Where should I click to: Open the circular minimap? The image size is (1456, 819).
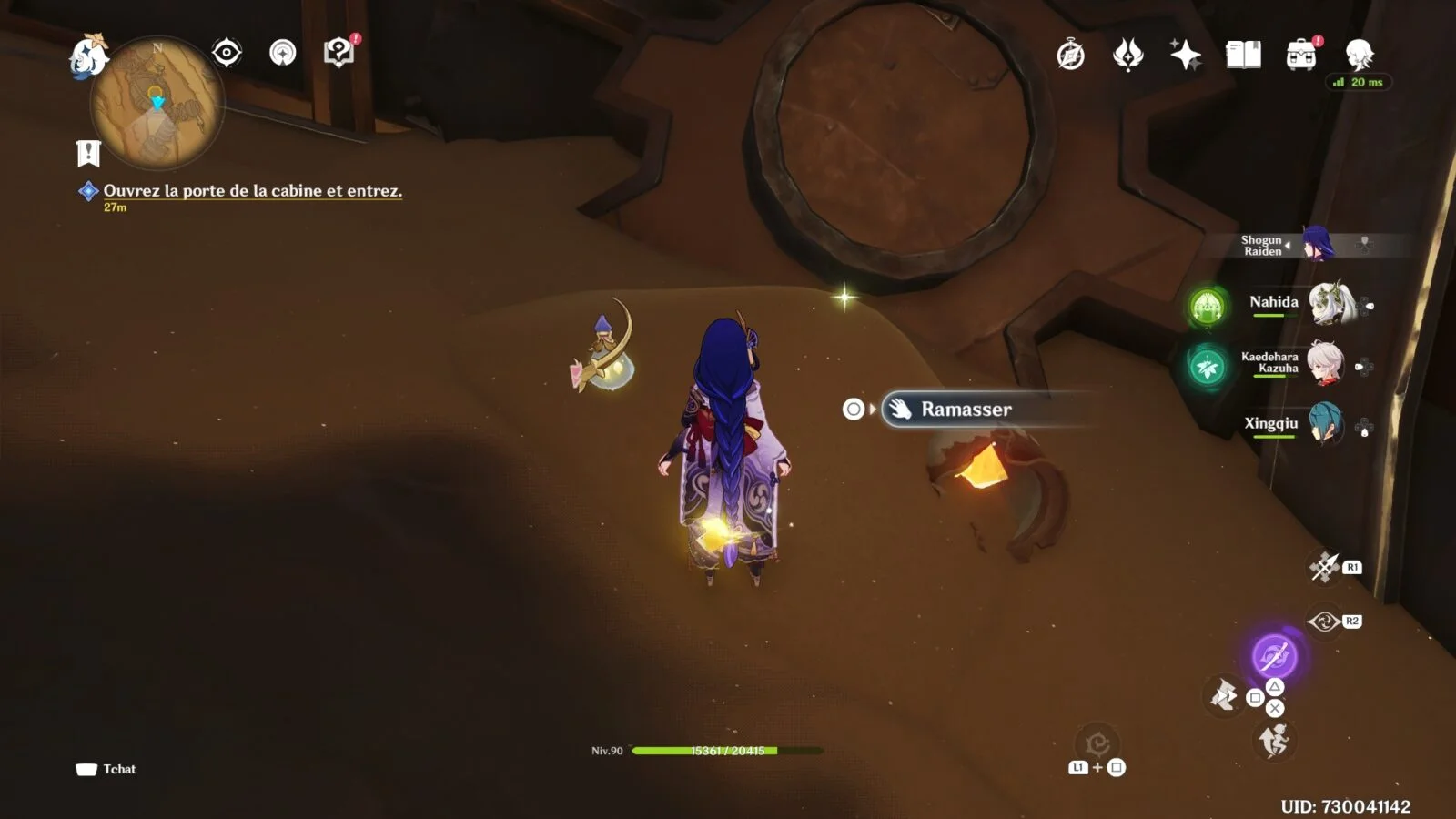[x=157, y=103]
